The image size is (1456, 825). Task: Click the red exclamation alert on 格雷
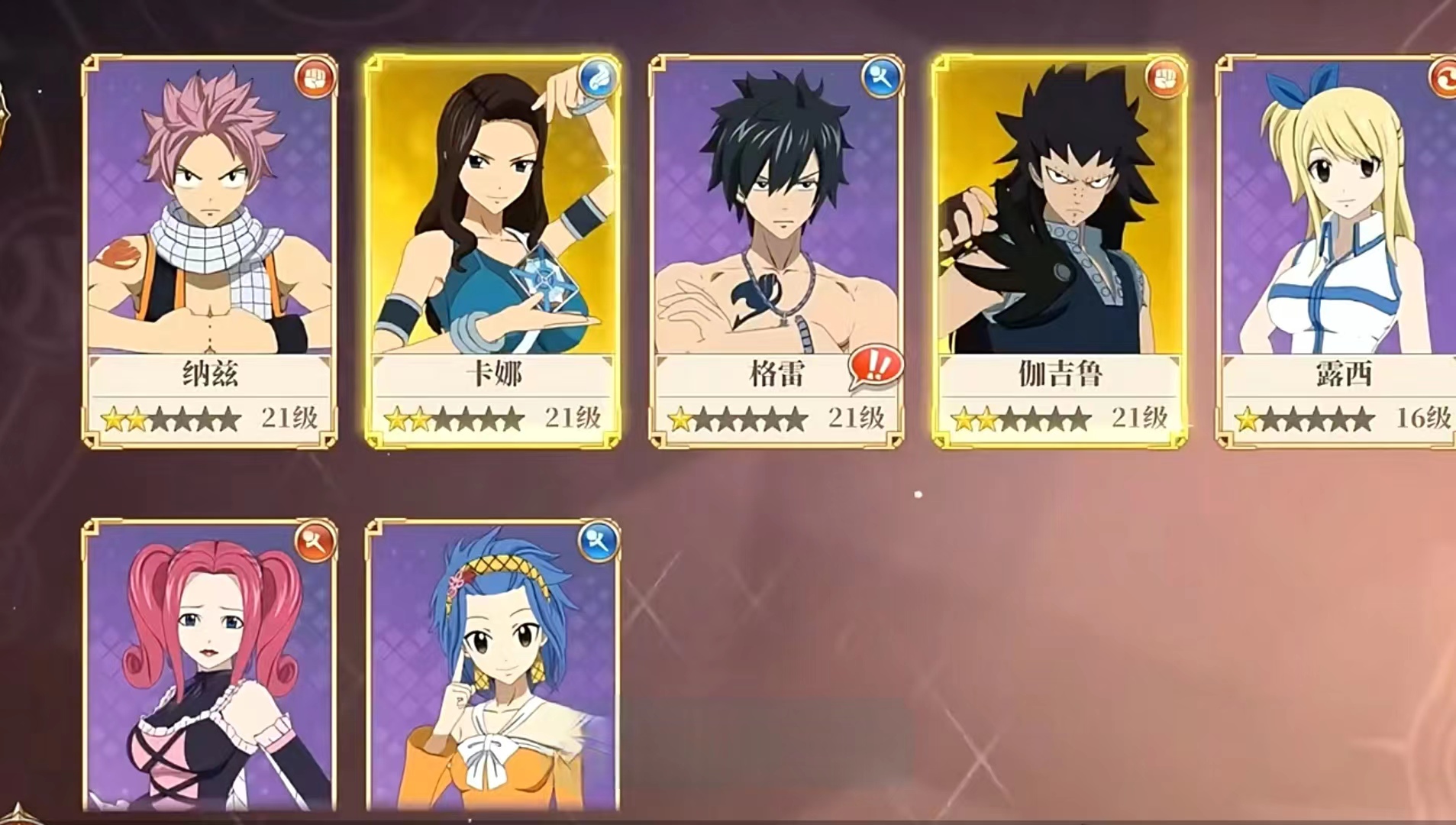[x=876, y=367]
